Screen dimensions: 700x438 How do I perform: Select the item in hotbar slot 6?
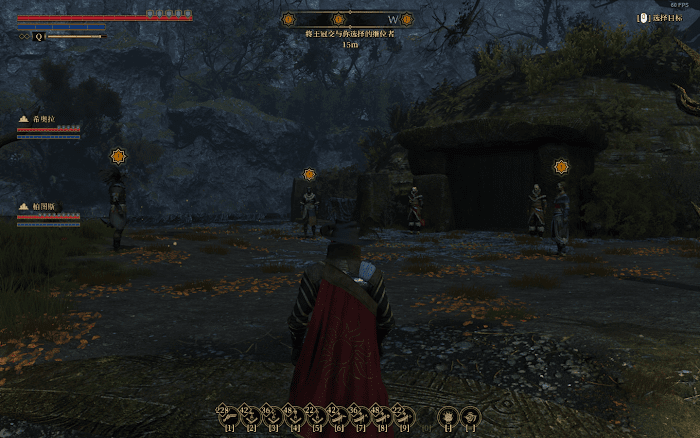pos(338,414)
